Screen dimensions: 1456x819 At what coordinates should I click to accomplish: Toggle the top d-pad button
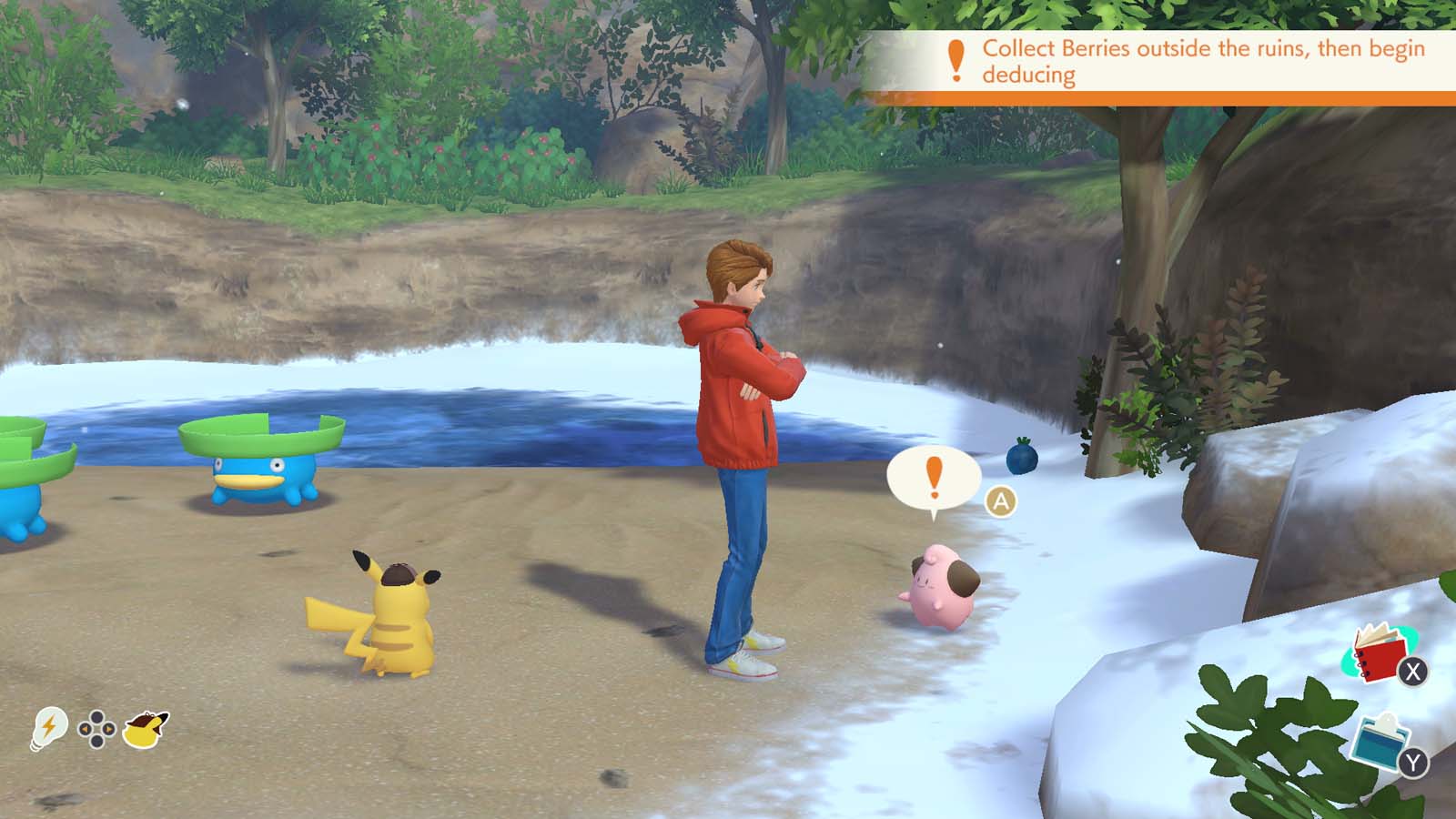96,718
